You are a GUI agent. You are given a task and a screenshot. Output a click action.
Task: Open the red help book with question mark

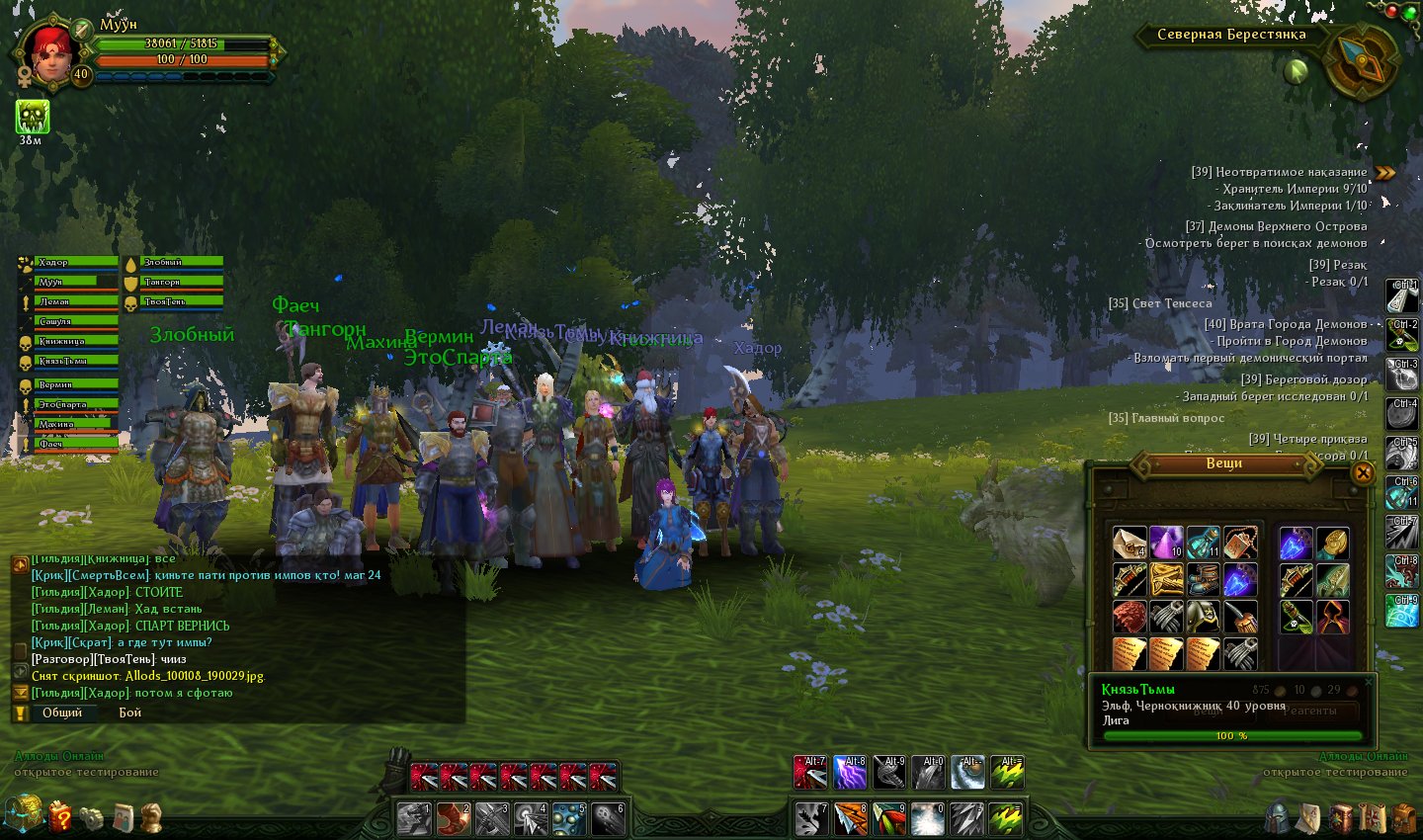60,816
